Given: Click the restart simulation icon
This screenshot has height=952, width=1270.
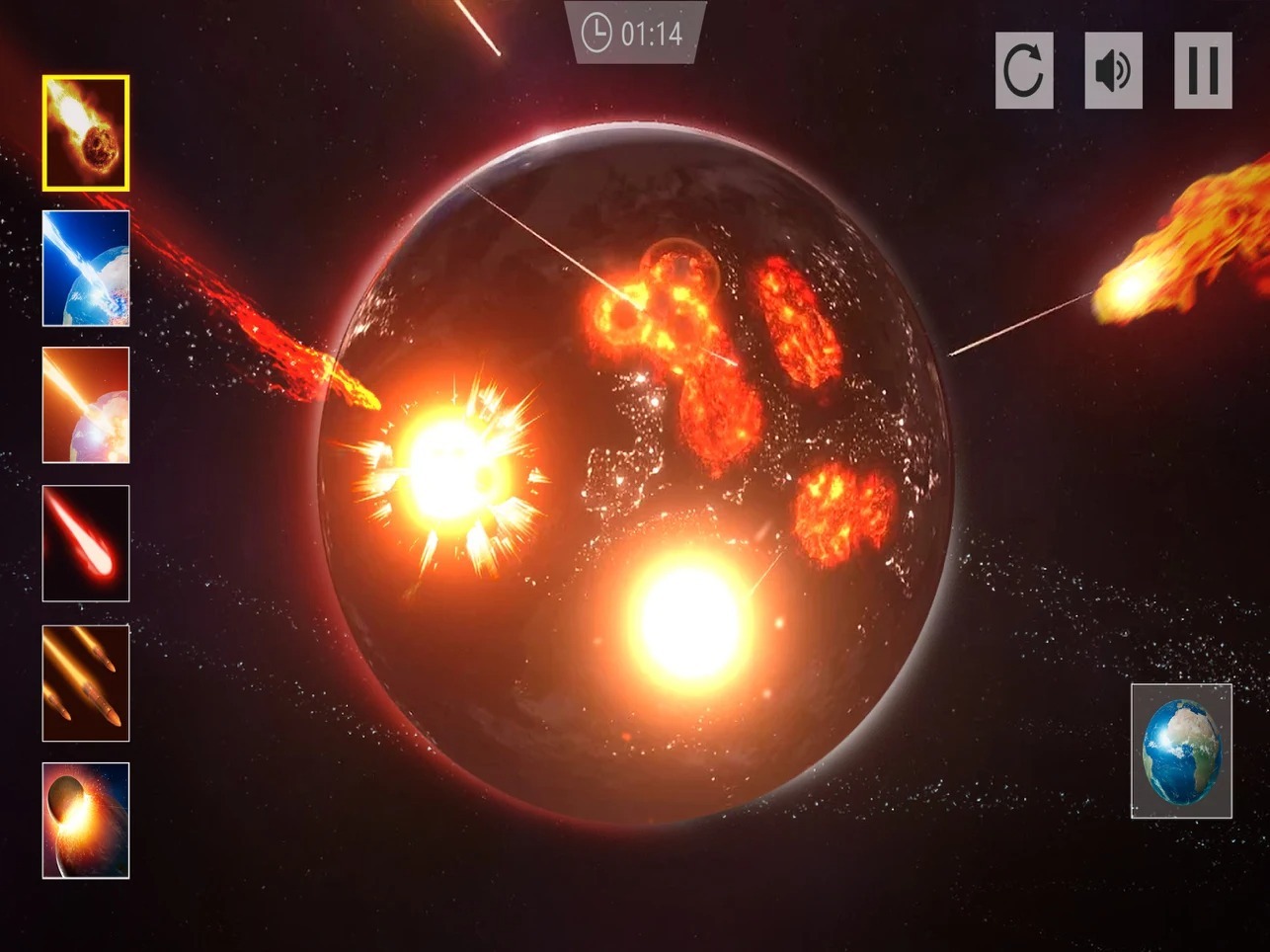Looking at the screenshot, I should coord(1024,70).
